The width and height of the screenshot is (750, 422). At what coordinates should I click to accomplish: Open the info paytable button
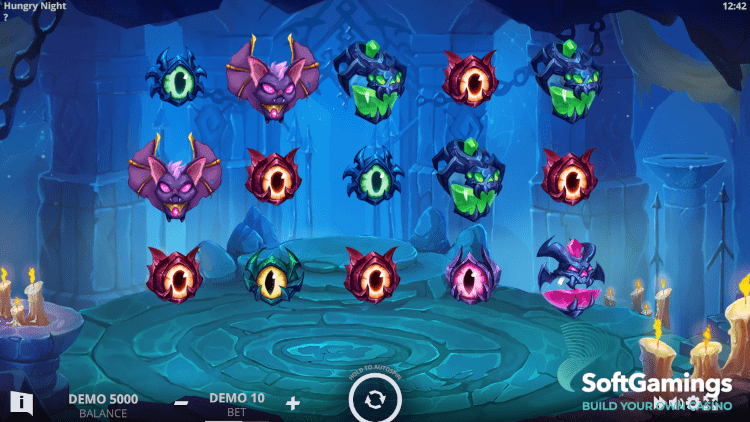pos(22,403)
